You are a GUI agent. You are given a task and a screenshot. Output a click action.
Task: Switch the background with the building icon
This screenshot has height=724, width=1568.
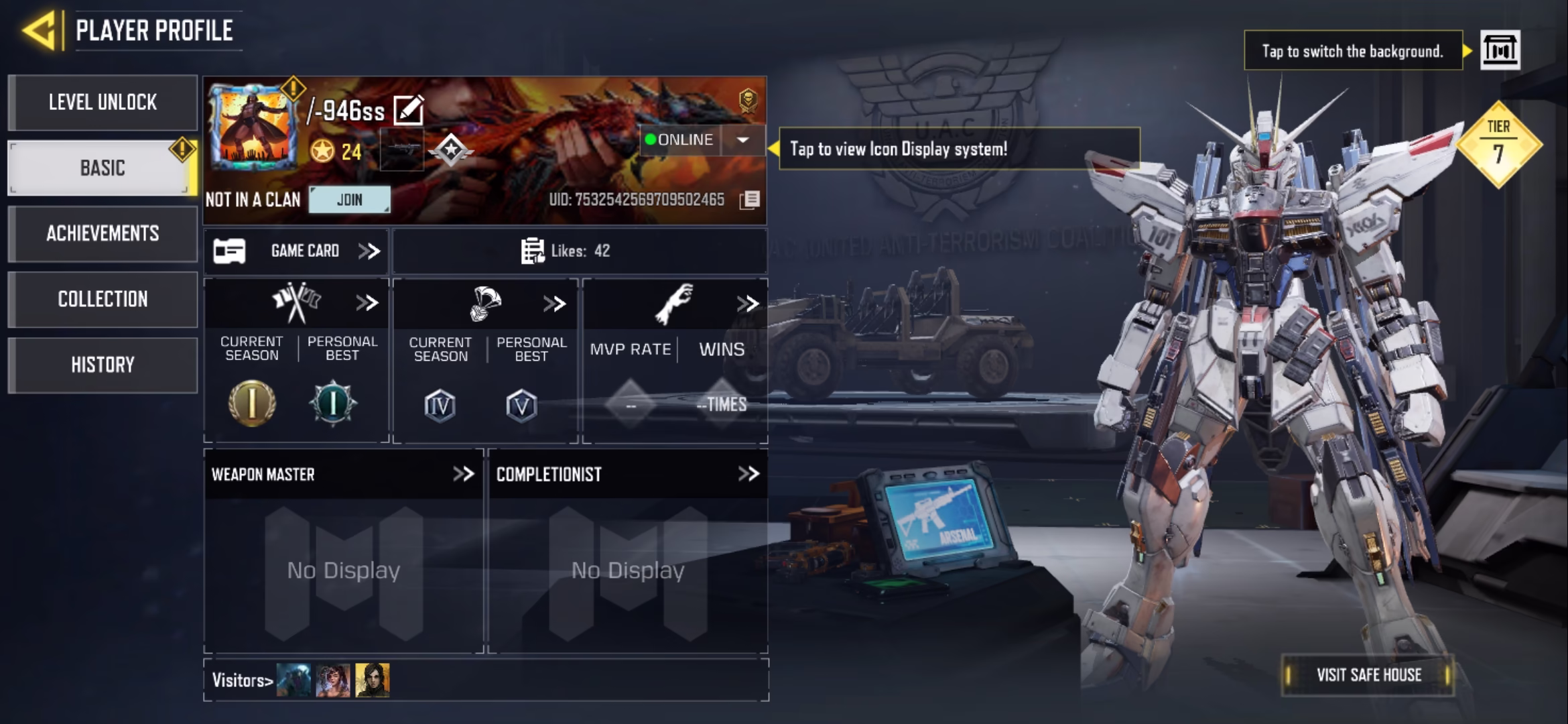click(1500, 50)
